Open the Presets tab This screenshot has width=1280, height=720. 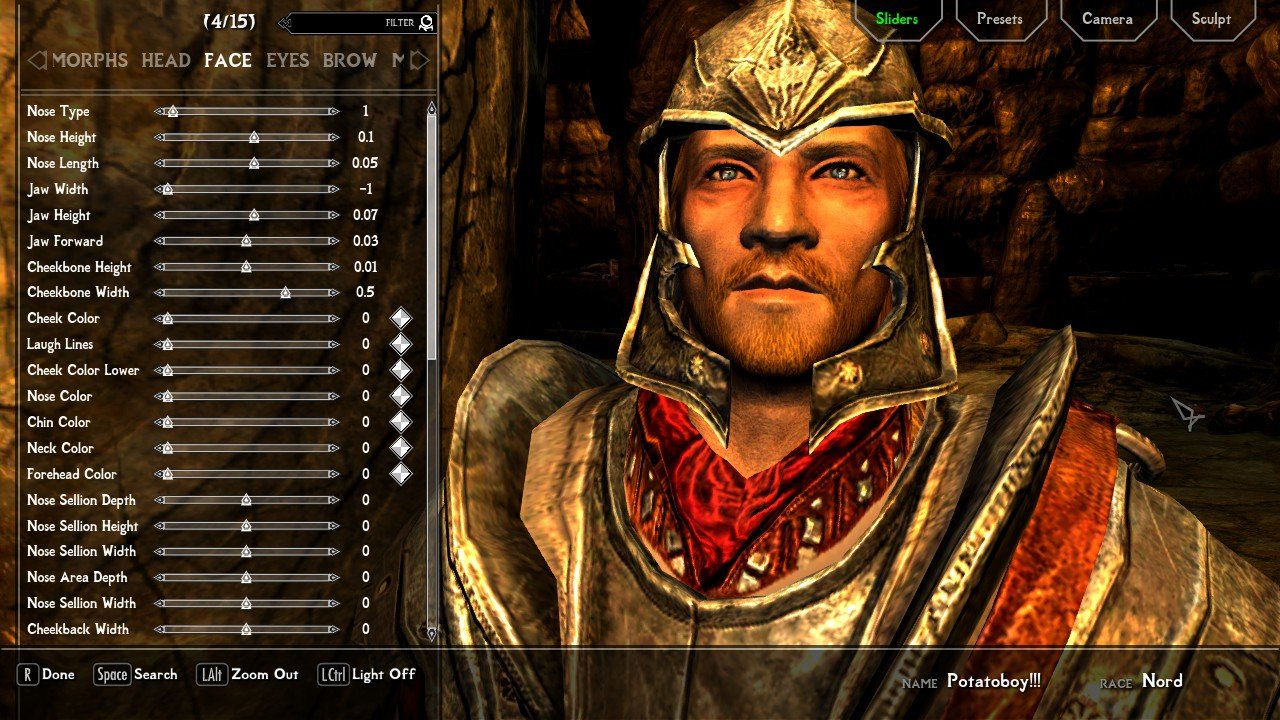tap(999, 19)
